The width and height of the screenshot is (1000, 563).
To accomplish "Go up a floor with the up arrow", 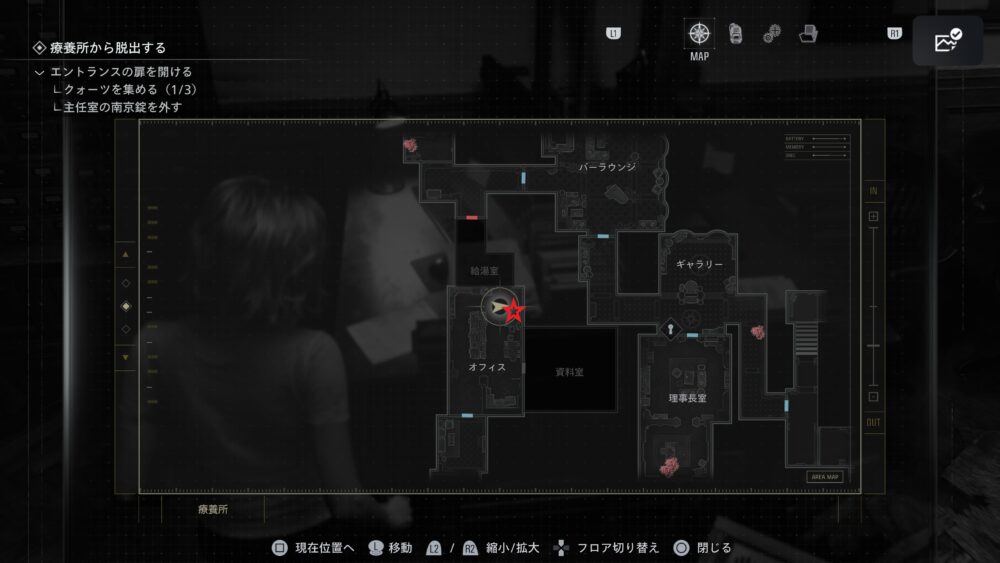I will tap(125, 255).
